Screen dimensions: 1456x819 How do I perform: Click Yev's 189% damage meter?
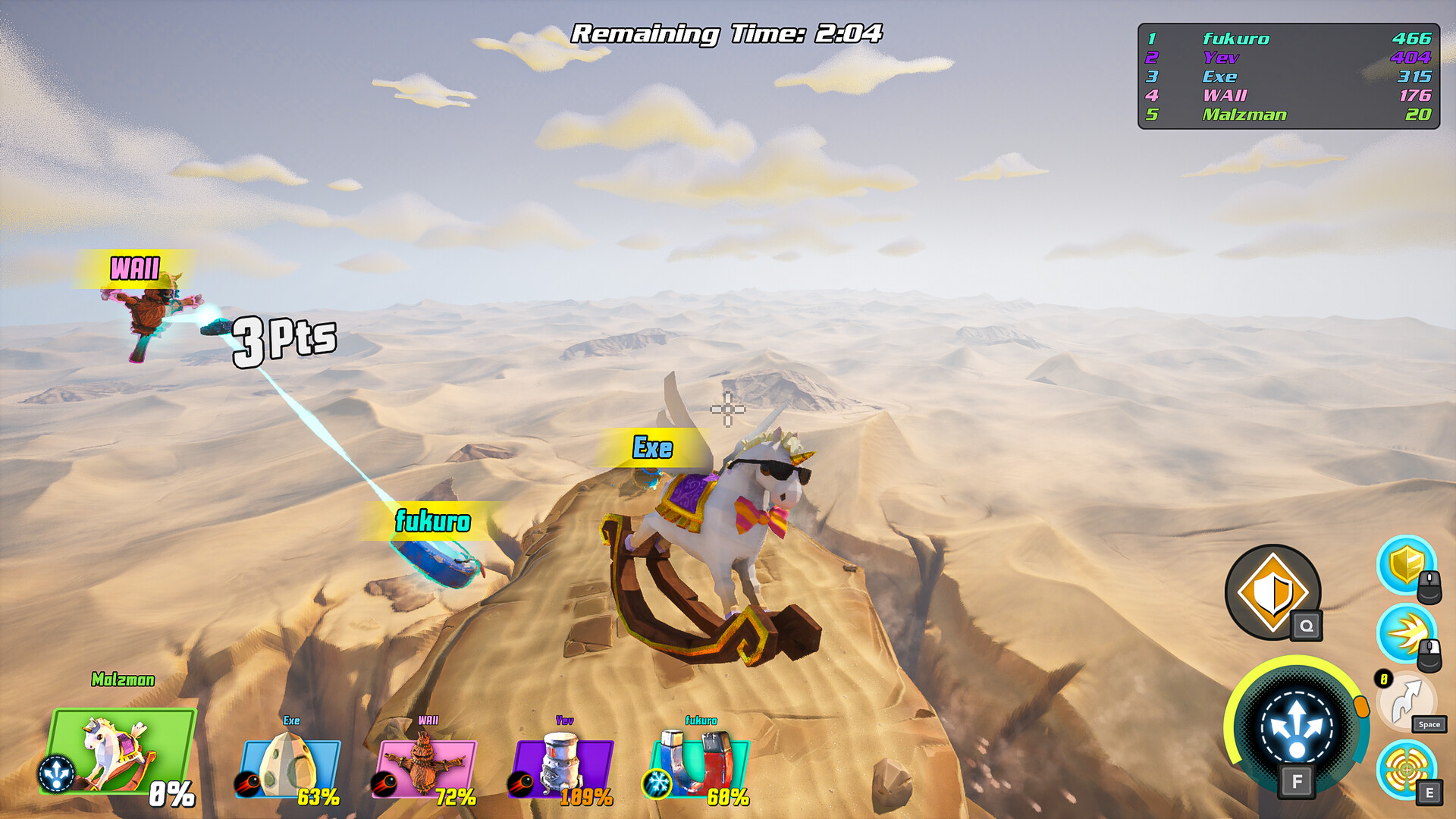click(x=588, y=798)
